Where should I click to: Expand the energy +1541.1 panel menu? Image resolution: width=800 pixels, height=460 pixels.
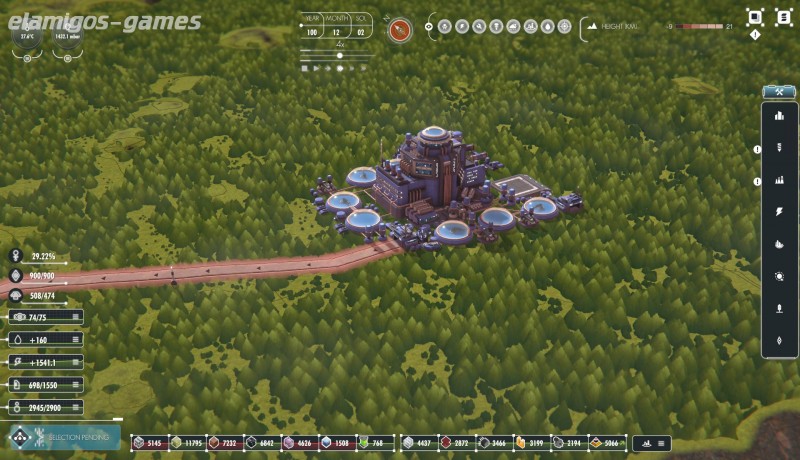[75, 362]
